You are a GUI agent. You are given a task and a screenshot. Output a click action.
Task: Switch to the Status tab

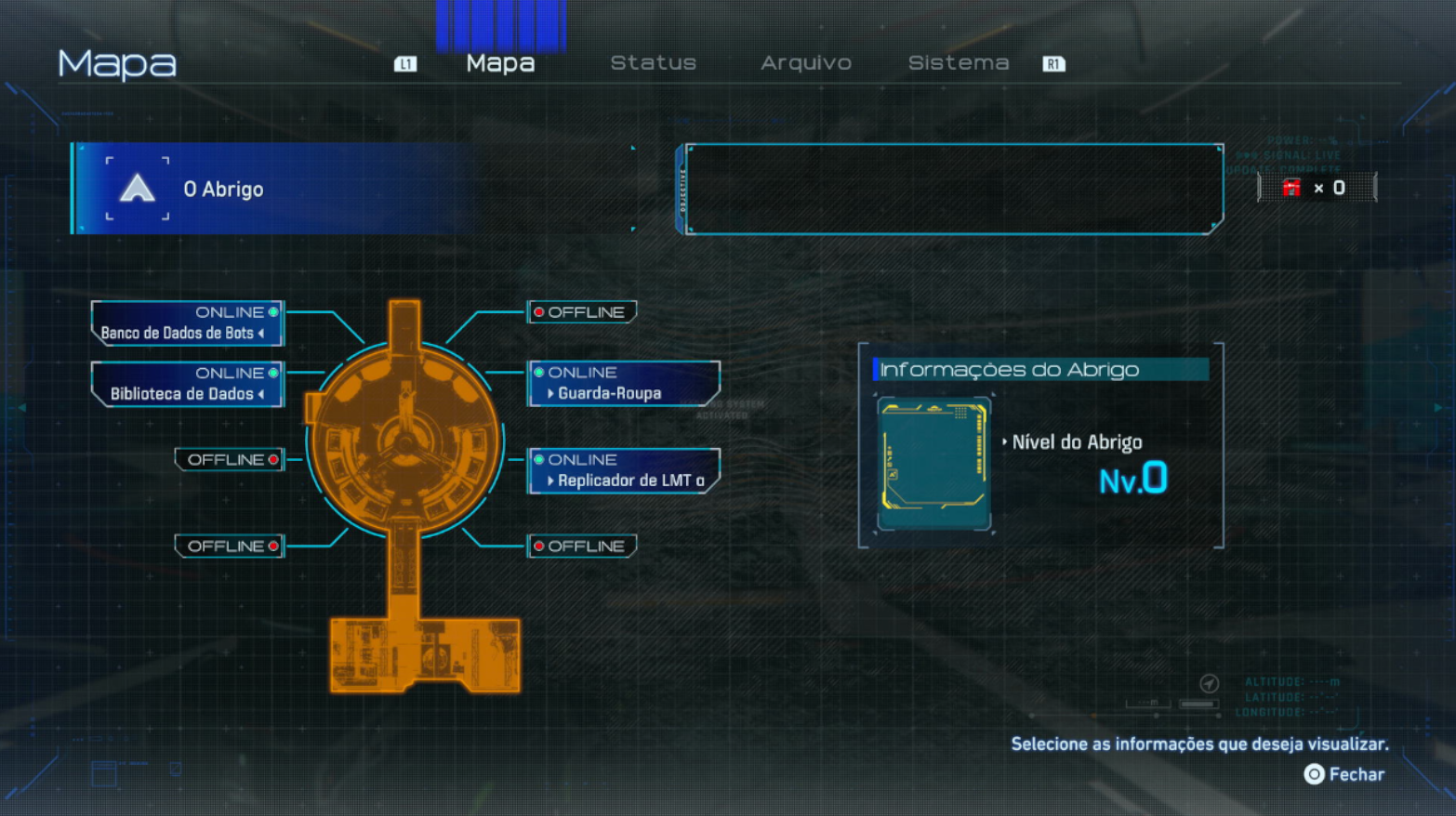click(653, 63)
